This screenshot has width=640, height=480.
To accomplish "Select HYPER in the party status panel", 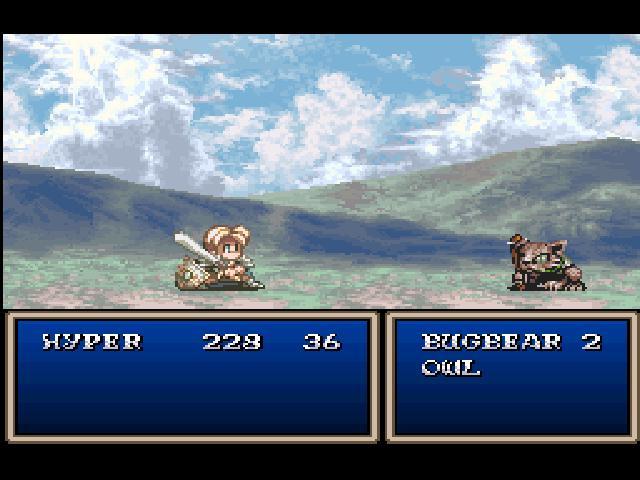I will (x=92, y=342).
